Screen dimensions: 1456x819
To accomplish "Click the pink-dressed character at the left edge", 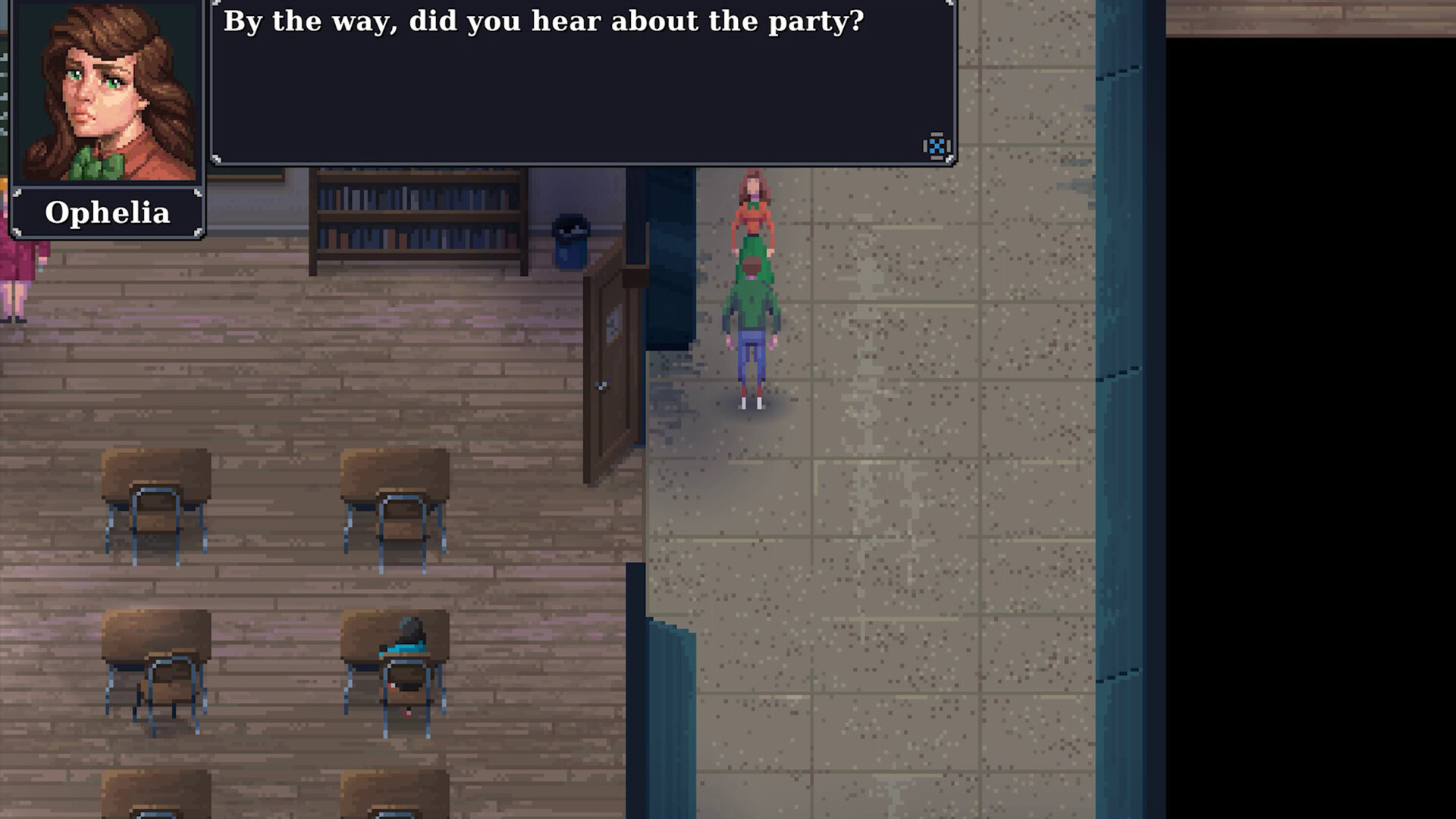I will click(x=17, y=281).
